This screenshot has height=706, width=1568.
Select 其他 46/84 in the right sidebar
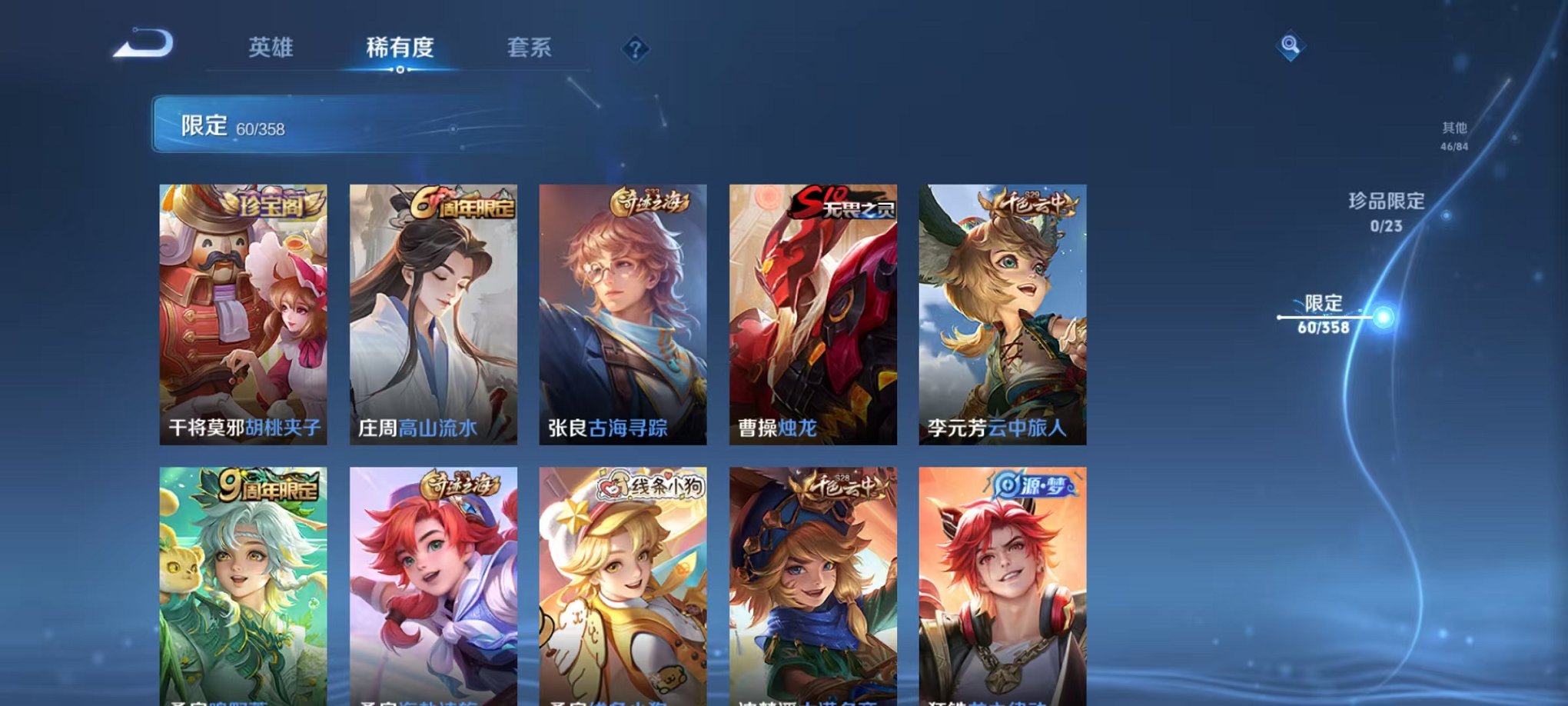click(x=1453, y=135)
